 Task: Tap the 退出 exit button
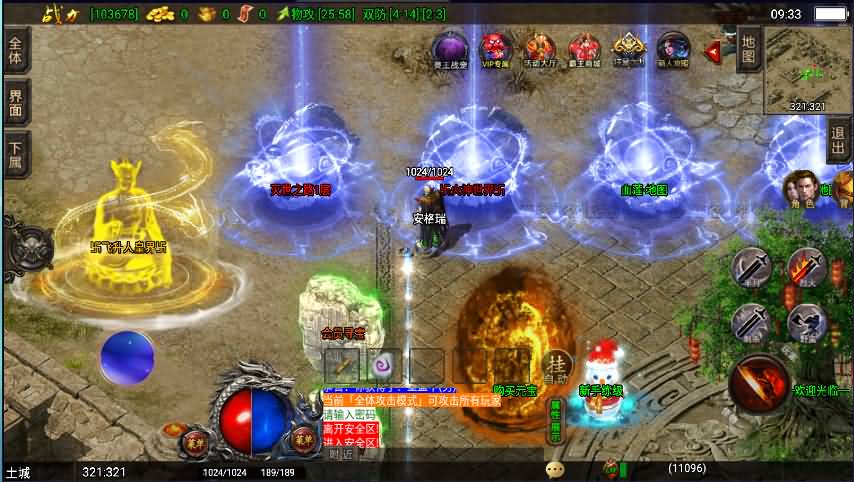tap(838, 147)
